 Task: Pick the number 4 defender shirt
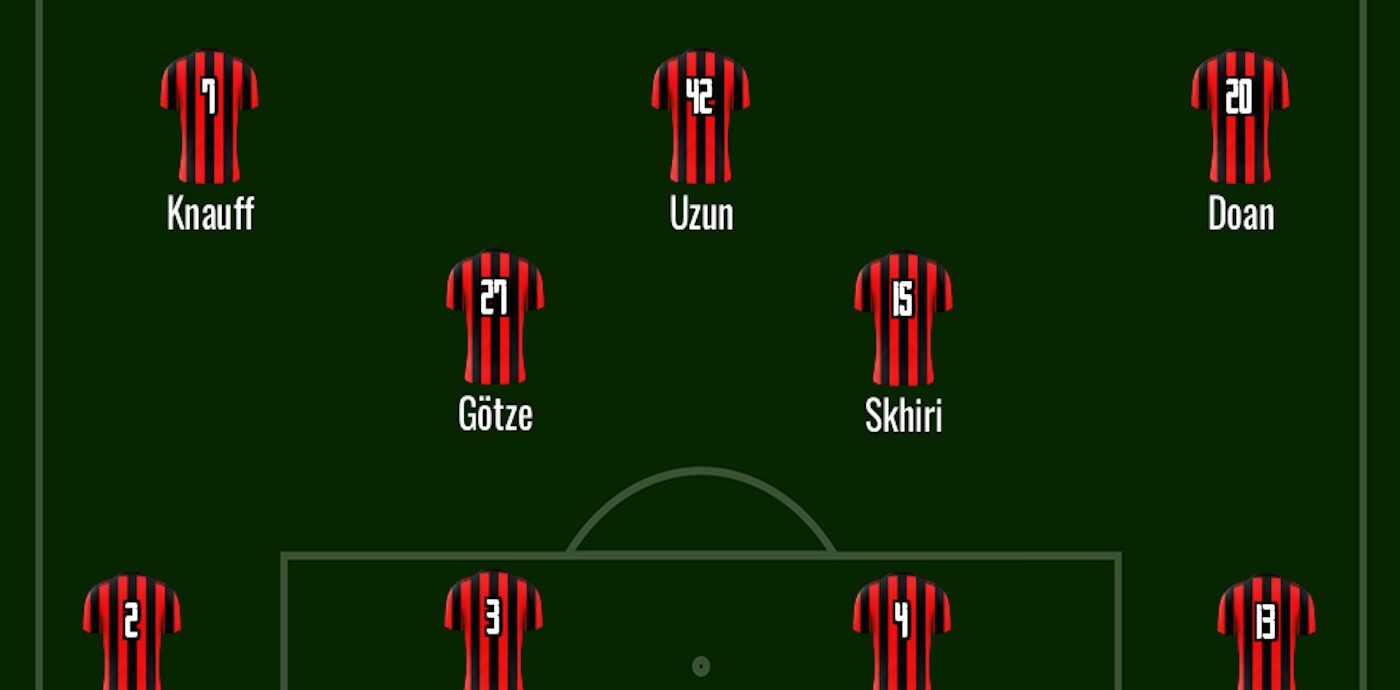(x=902, y=632)
